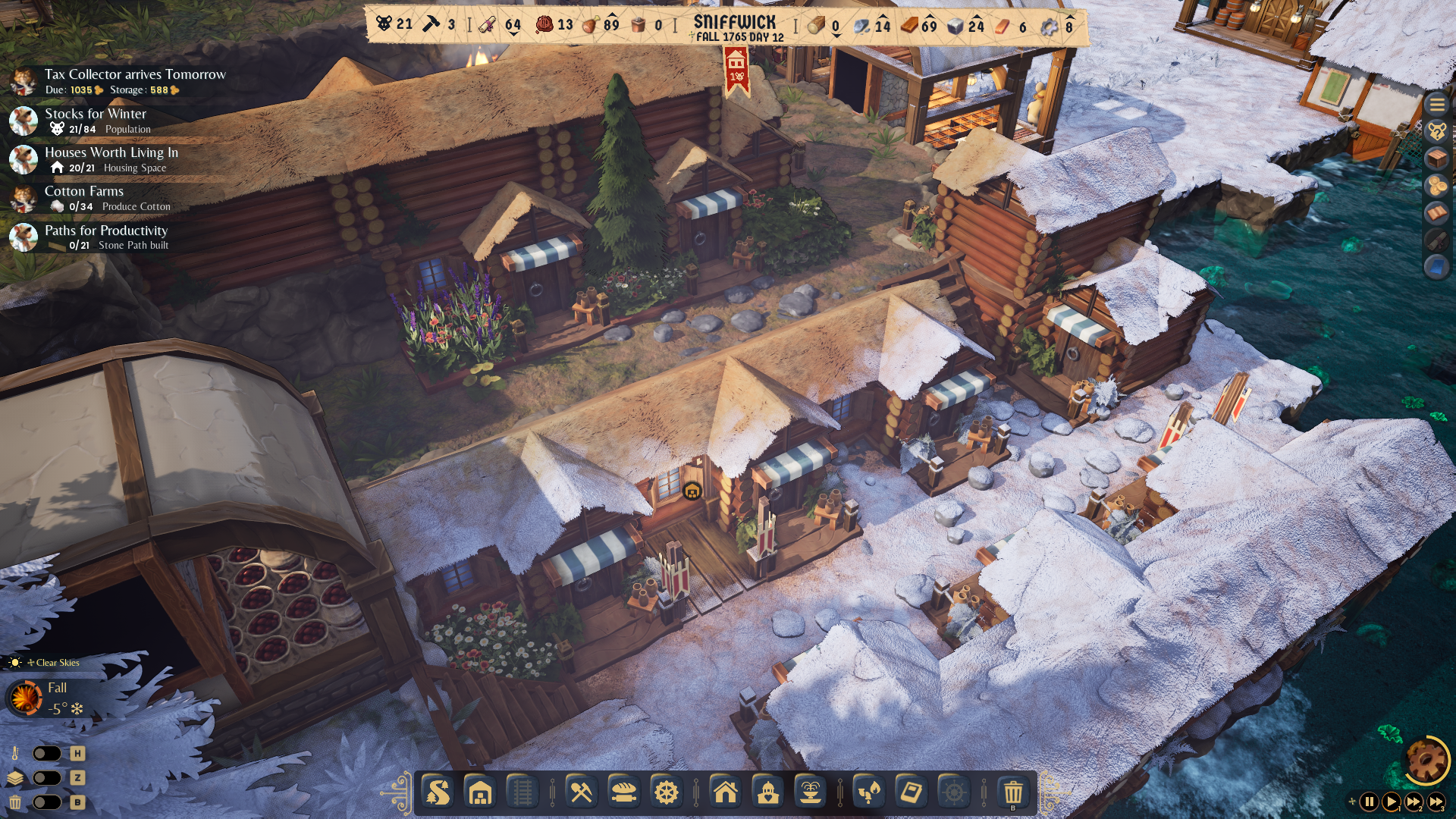Select the demolish trash can tool
1456x819 pixels.
click(x=1015, y=794)
